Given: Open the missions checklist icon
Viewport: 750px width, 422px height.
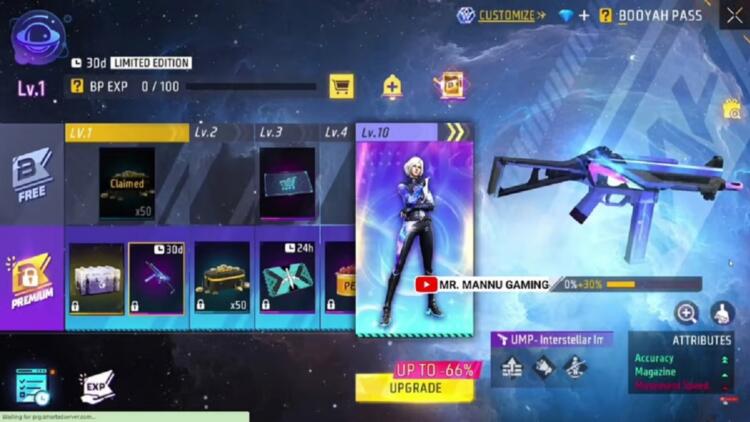Looking at the screenshot, I should 33,387.
